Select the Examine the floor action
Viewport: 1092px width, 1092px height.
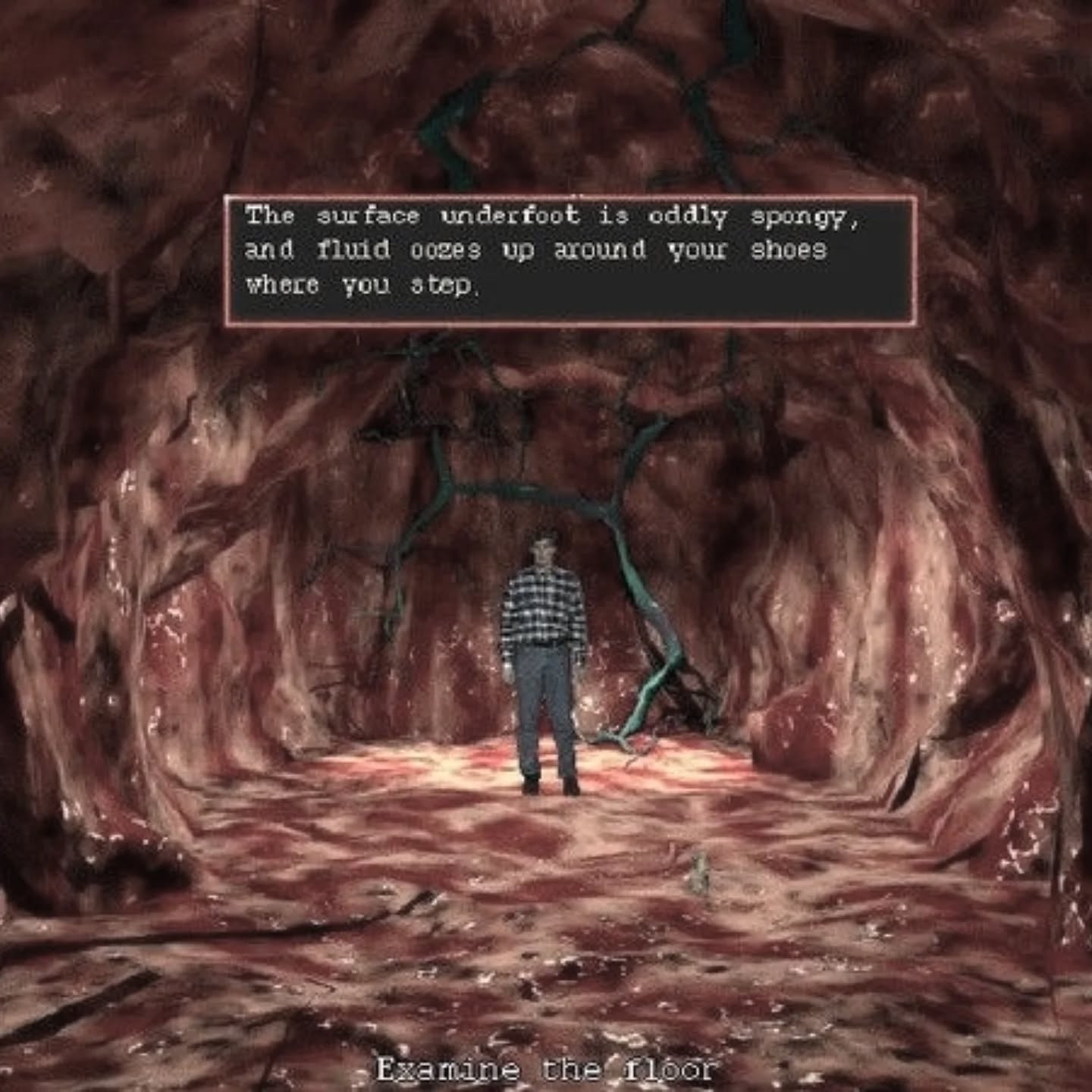[x=546, y=1069]
